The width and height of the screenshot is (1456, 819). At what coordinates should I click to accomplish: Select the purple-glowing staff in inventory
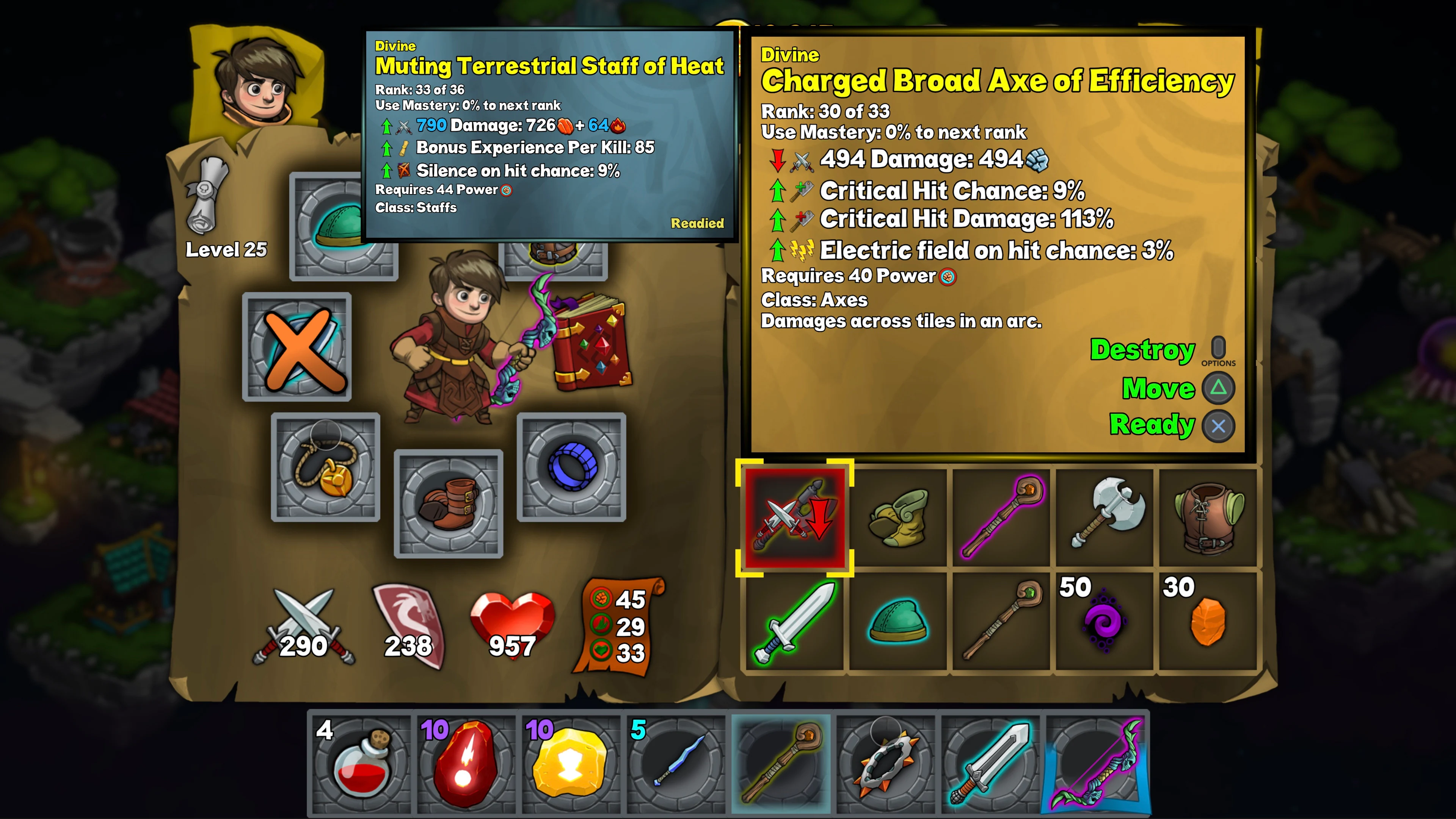click(1001, 517)
